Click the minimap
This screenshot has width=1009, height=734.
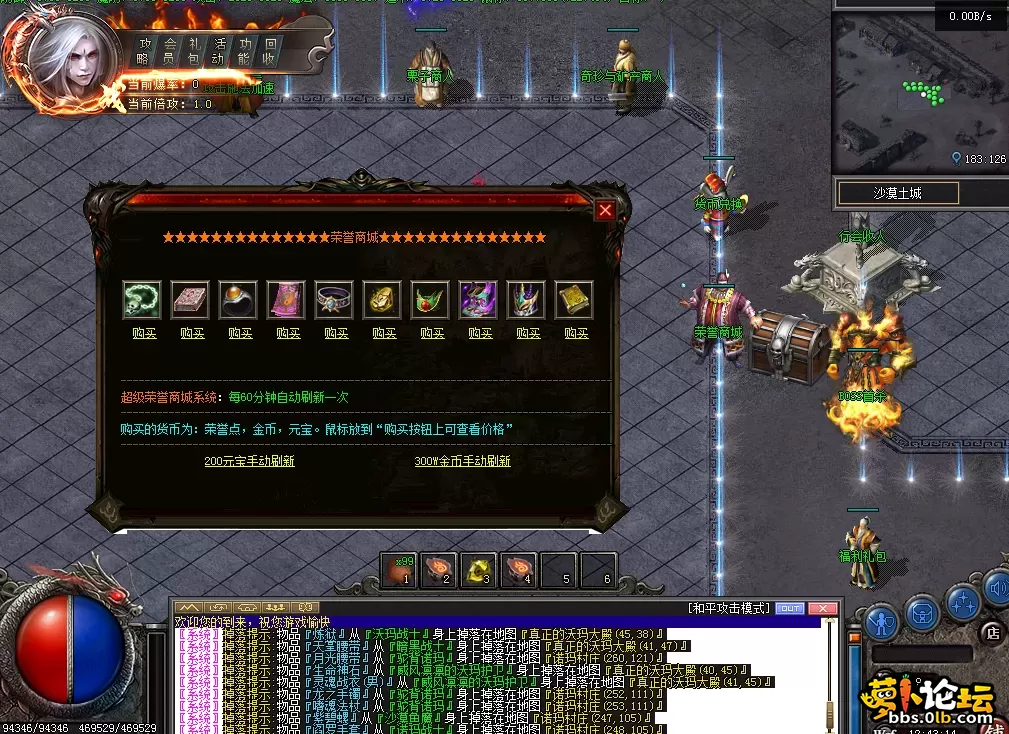click(918, 90)
